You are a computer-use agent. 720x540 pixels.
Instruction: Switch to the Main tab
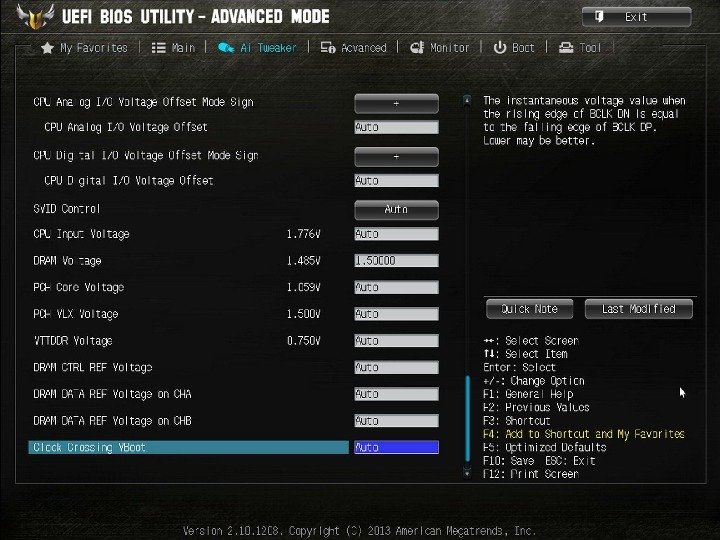coord(174,47)
